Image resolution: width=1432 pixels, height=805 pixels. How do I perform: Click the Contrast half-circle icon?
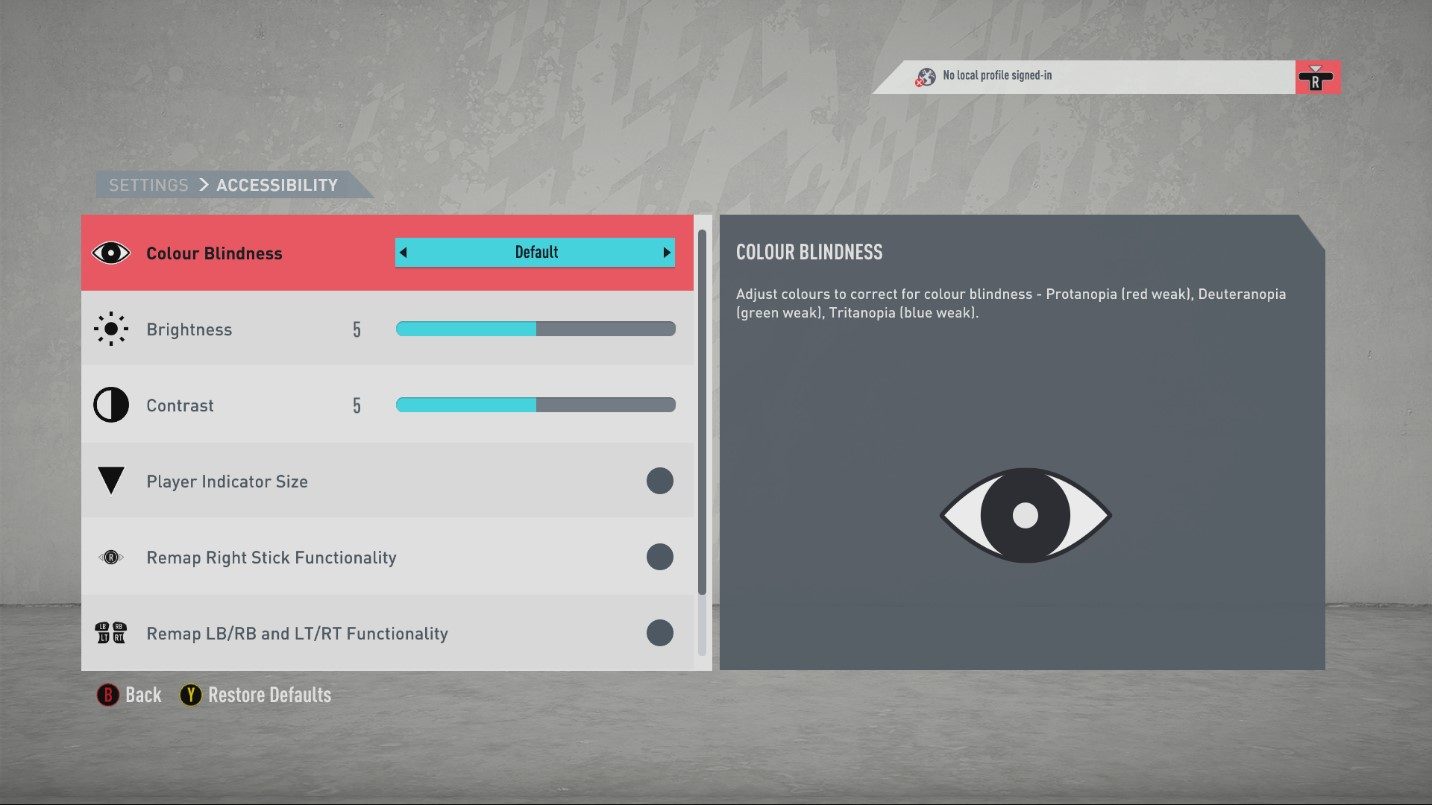(110, 404)
